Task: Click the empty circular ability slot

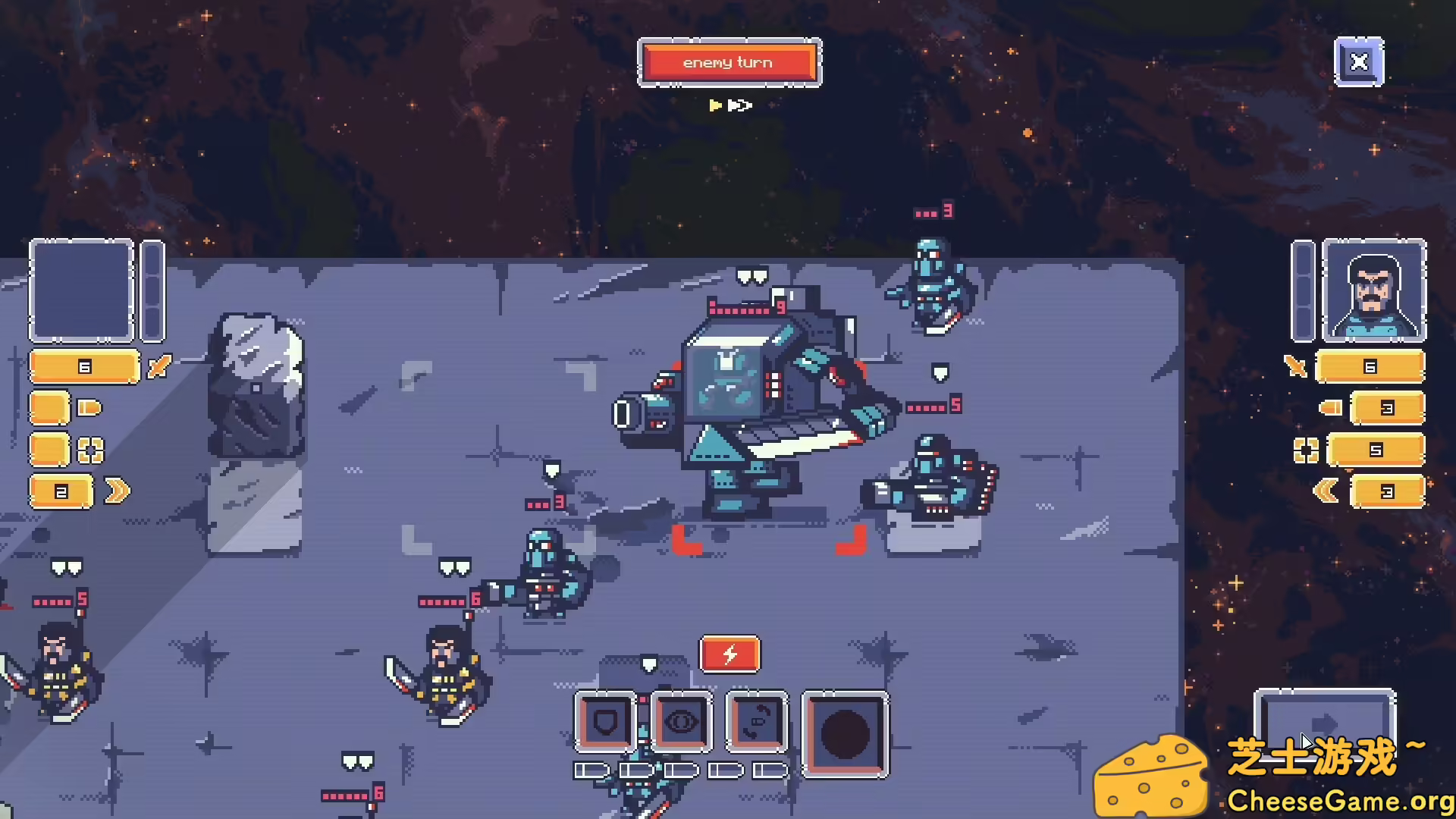Action: click(844, 733)
